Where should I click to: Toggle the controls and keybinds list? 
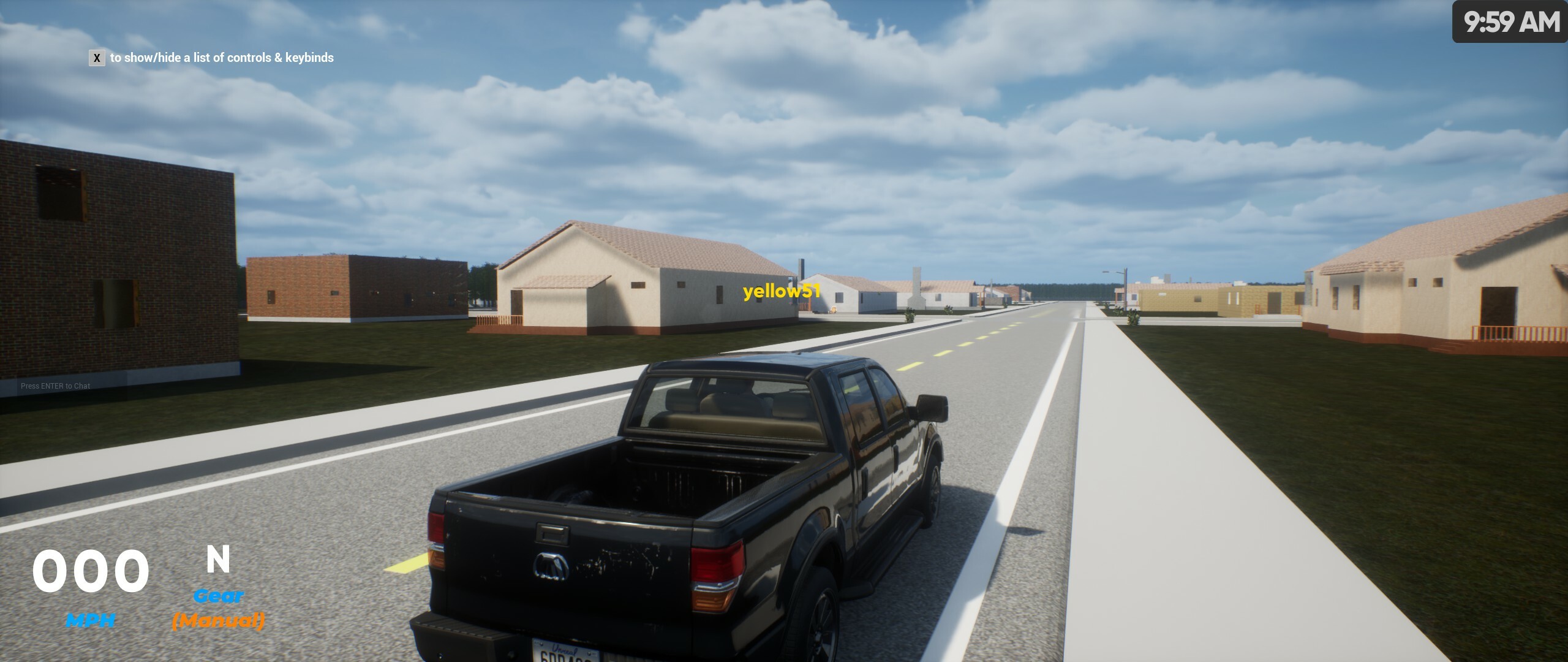97,59
